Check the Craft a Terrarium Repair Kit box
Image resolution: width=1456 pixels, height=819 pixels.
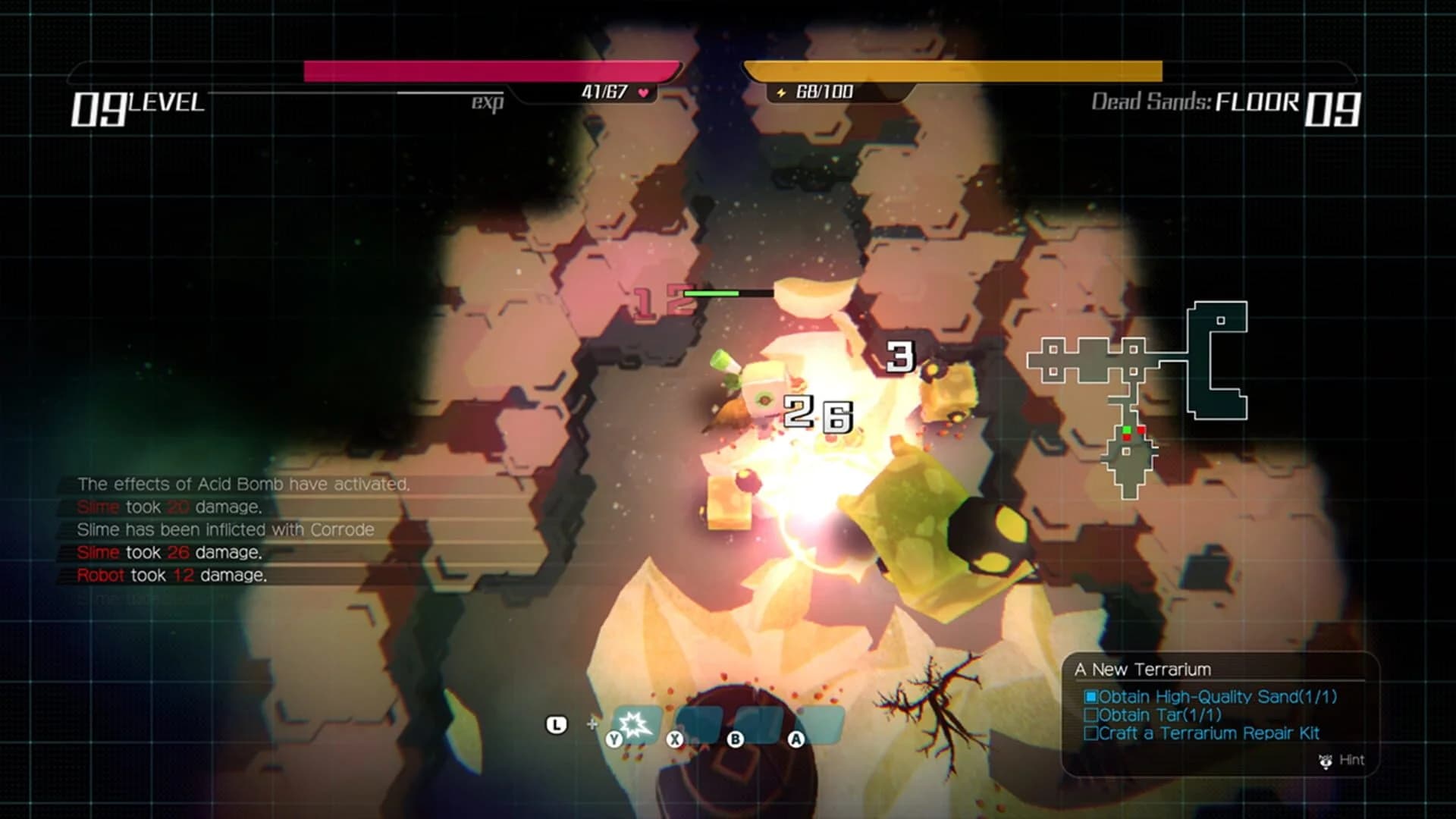tap(1091, 733)
